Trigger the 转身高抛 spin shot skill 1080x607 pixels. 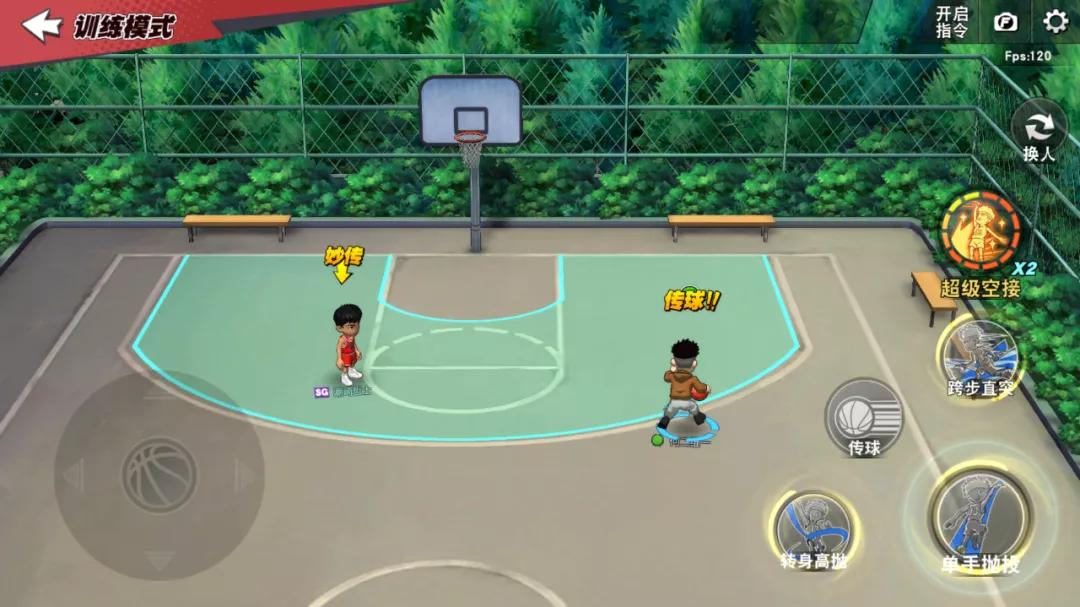pyautogui.click(x=813, y=526)
